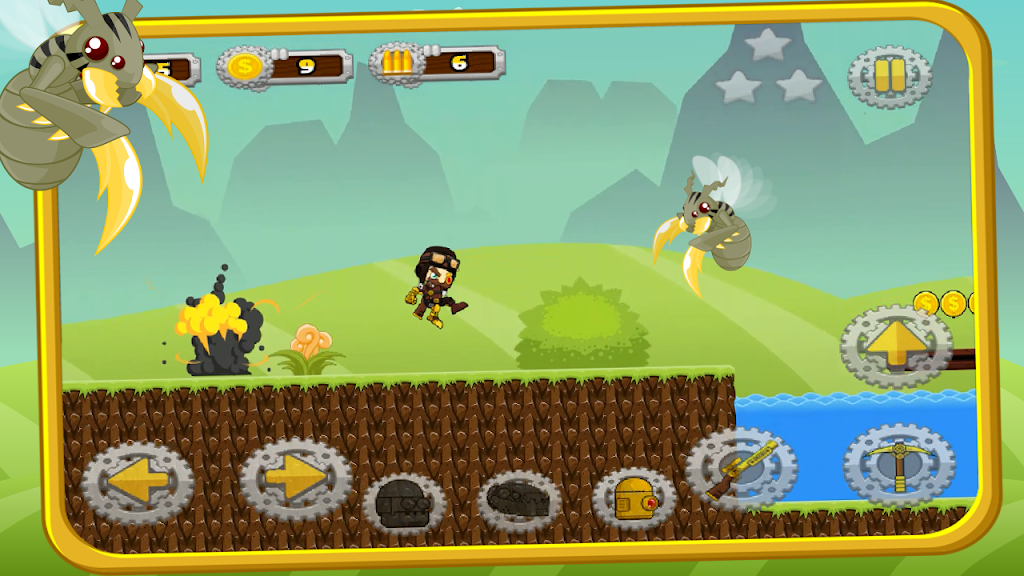Activate the golden helmet item button
The image size is (1024, 576).
pyautogui.click(x=634, y=498)
